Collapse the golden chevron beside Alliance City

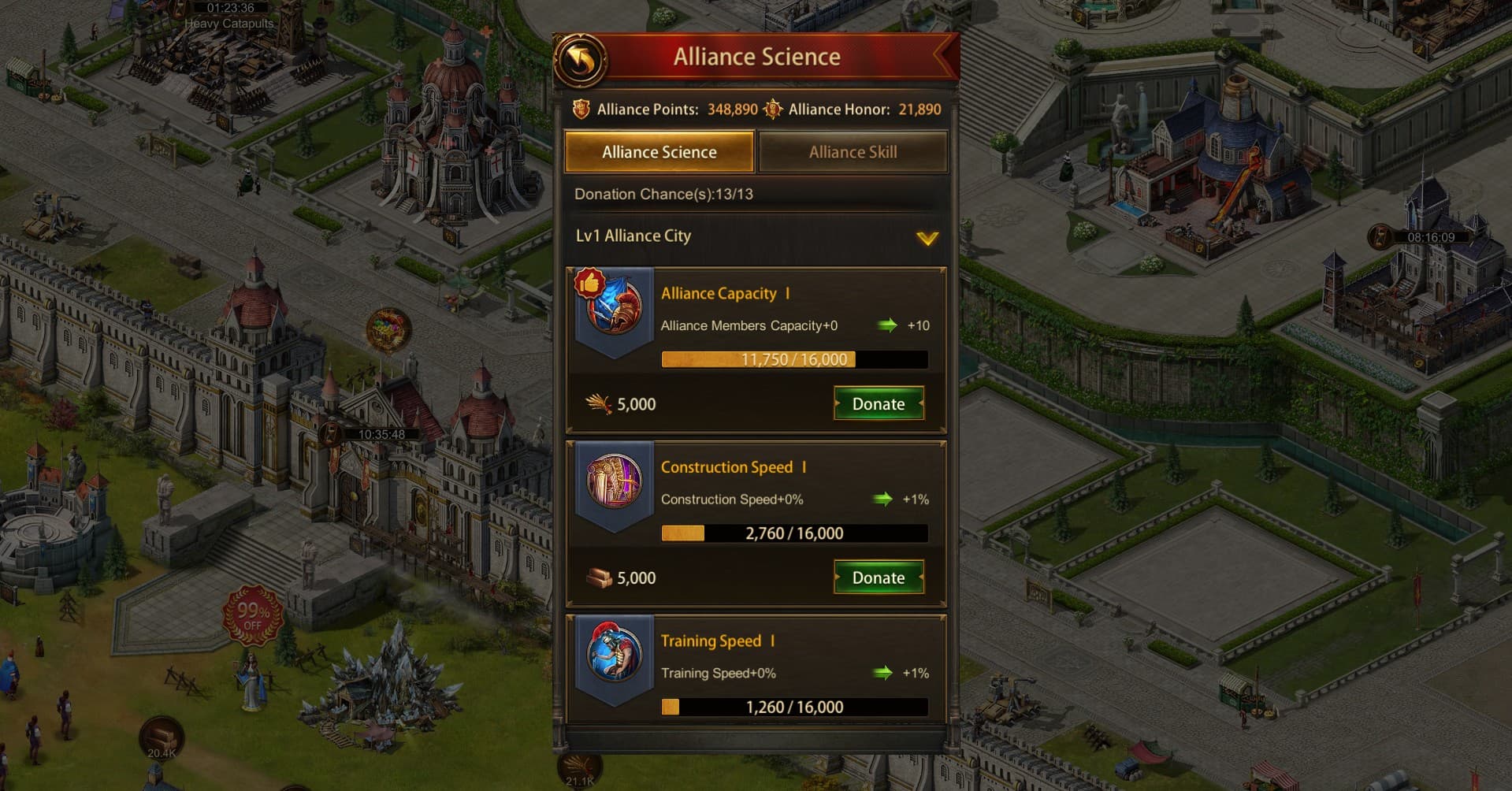(928, 236)
